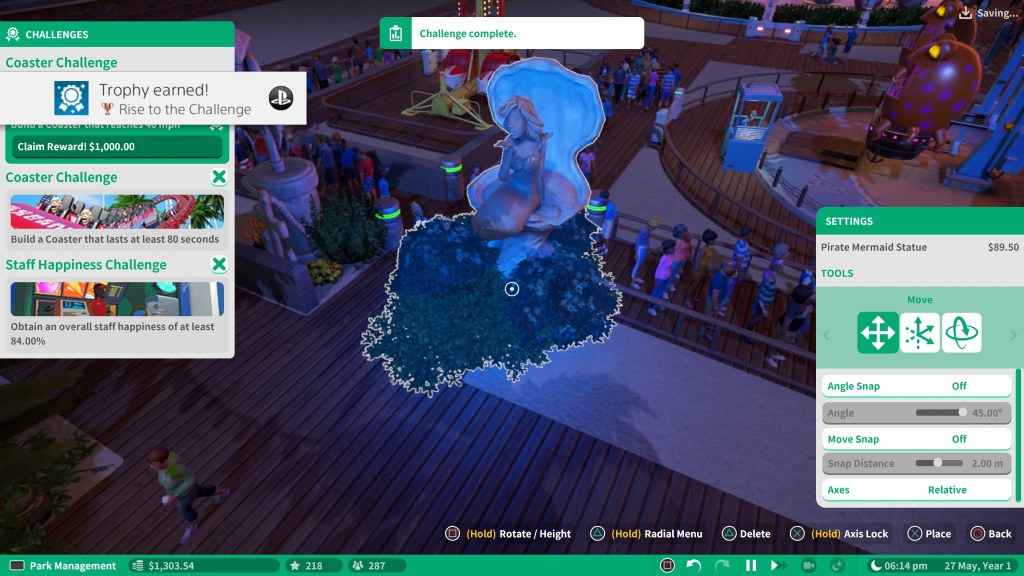This screenshot has width=1024, height=576.
Task: Change the Axes setting from Relative
Action: 916,490
